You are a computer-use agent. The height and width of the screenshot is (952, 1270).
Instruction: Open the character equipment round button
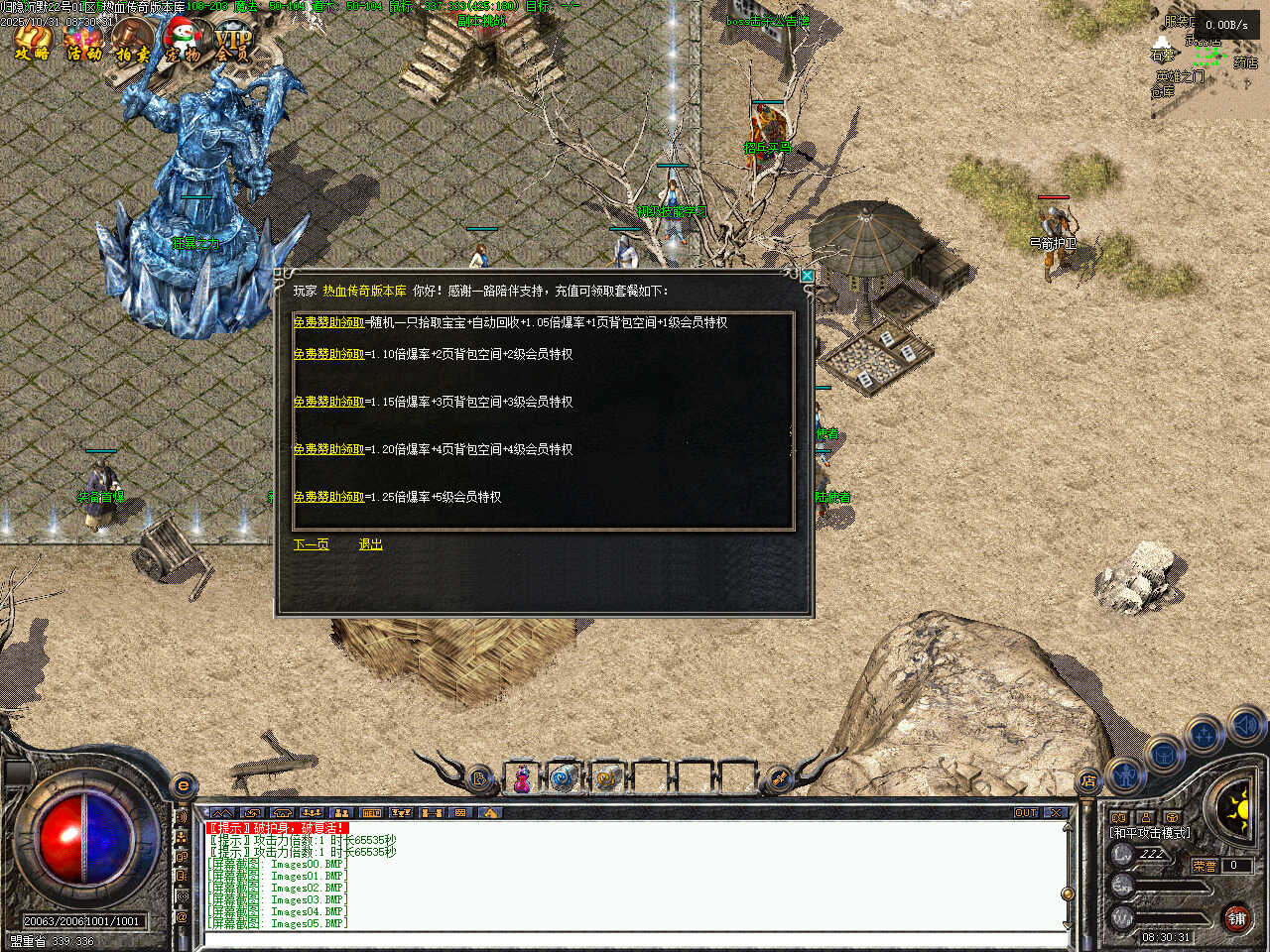coord(1125,773)
